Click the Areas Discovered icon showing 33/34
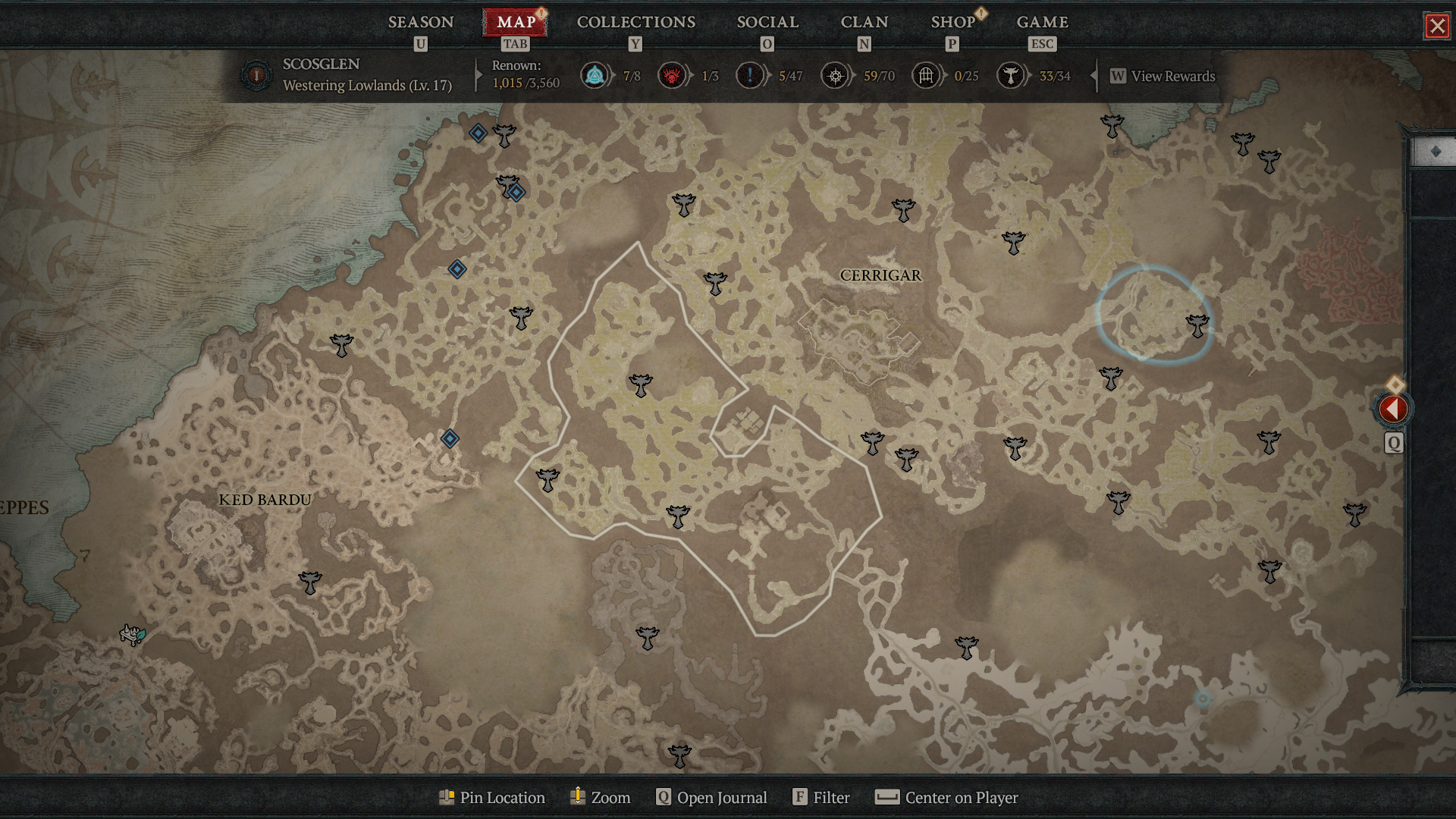Viewport: 1456px width, 819px height. (1011, 75)
